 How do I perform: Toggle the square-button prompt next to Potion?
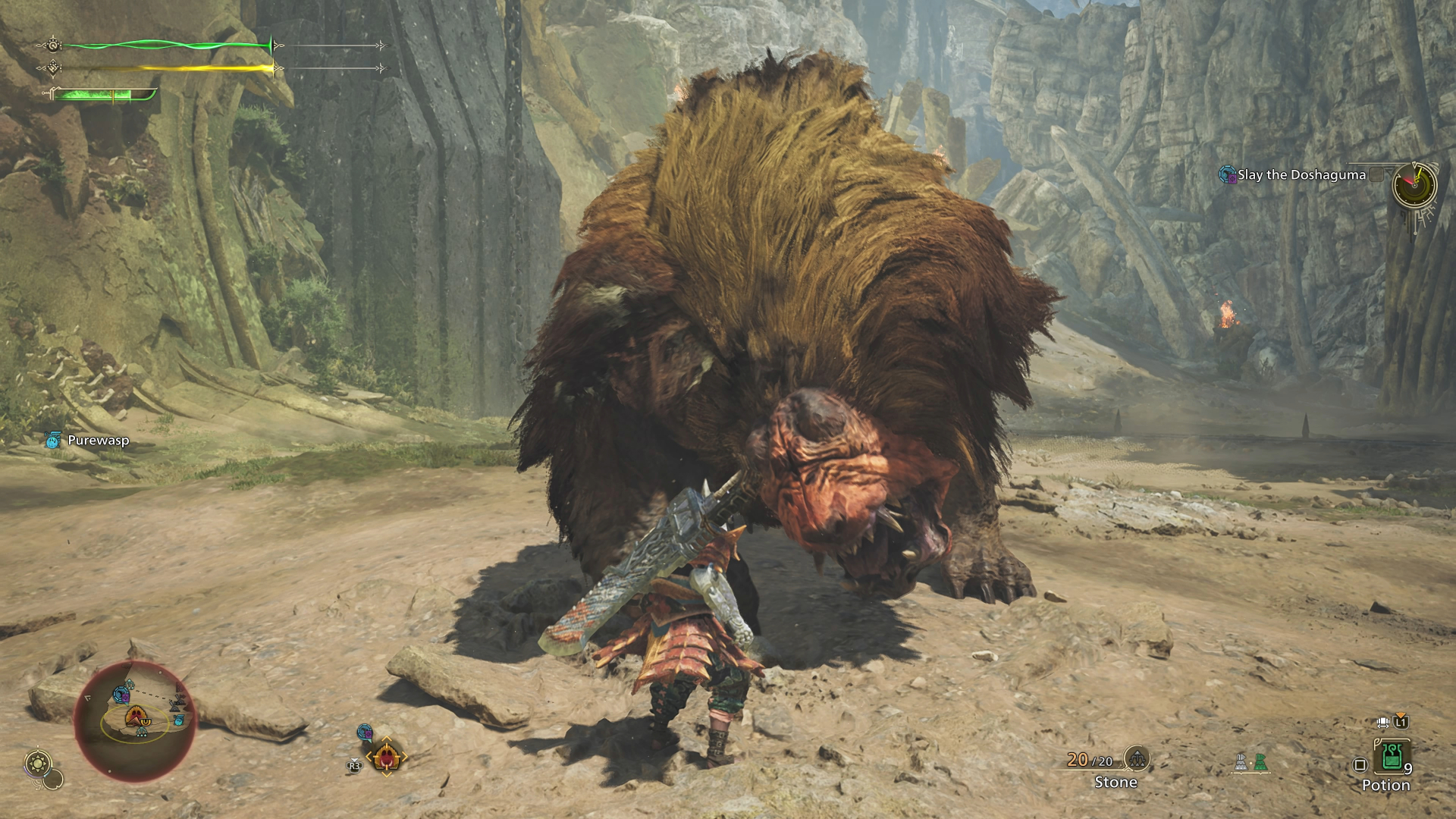[x=1360, y=763]
